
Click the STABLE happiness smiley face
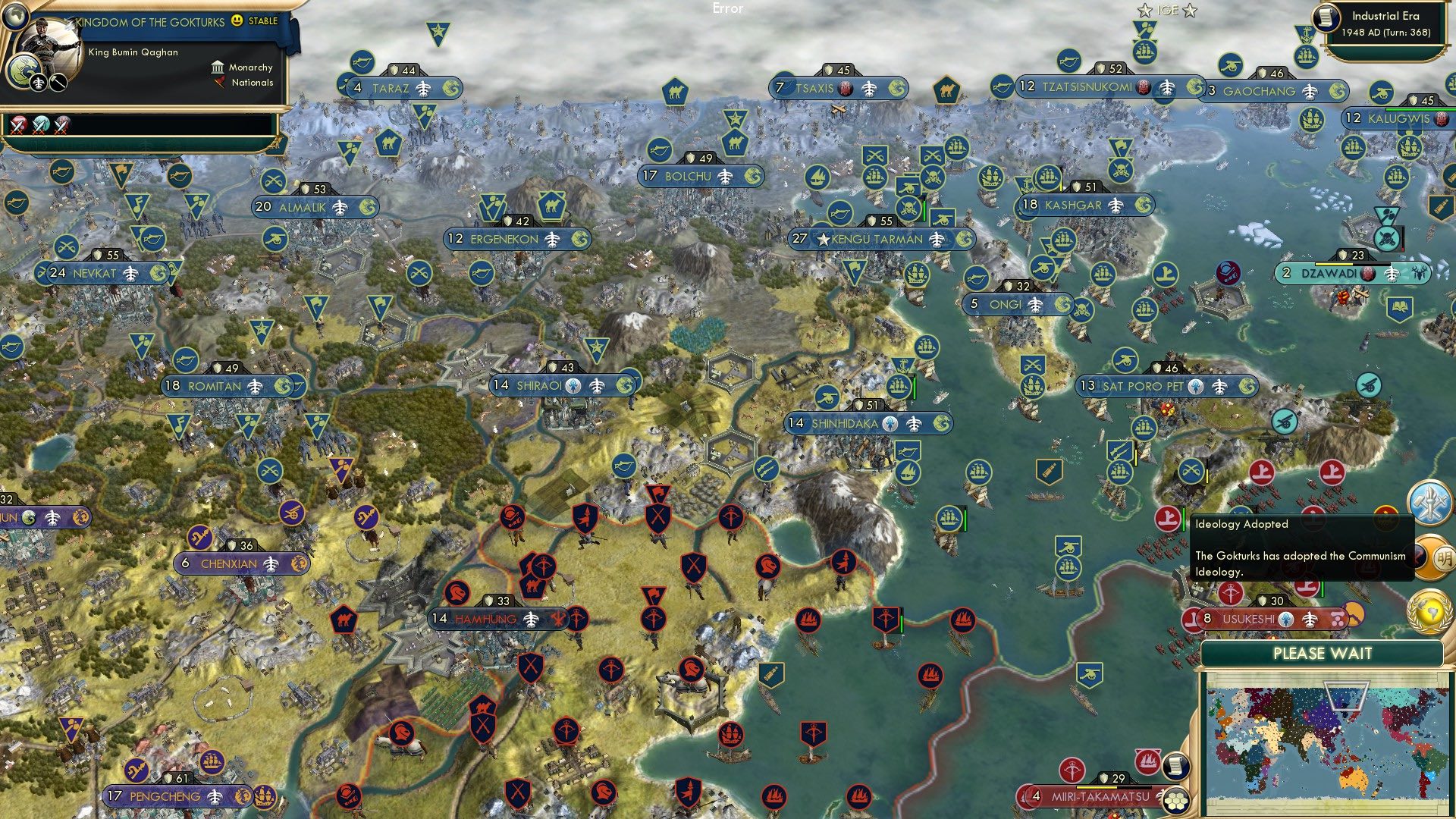237,22
